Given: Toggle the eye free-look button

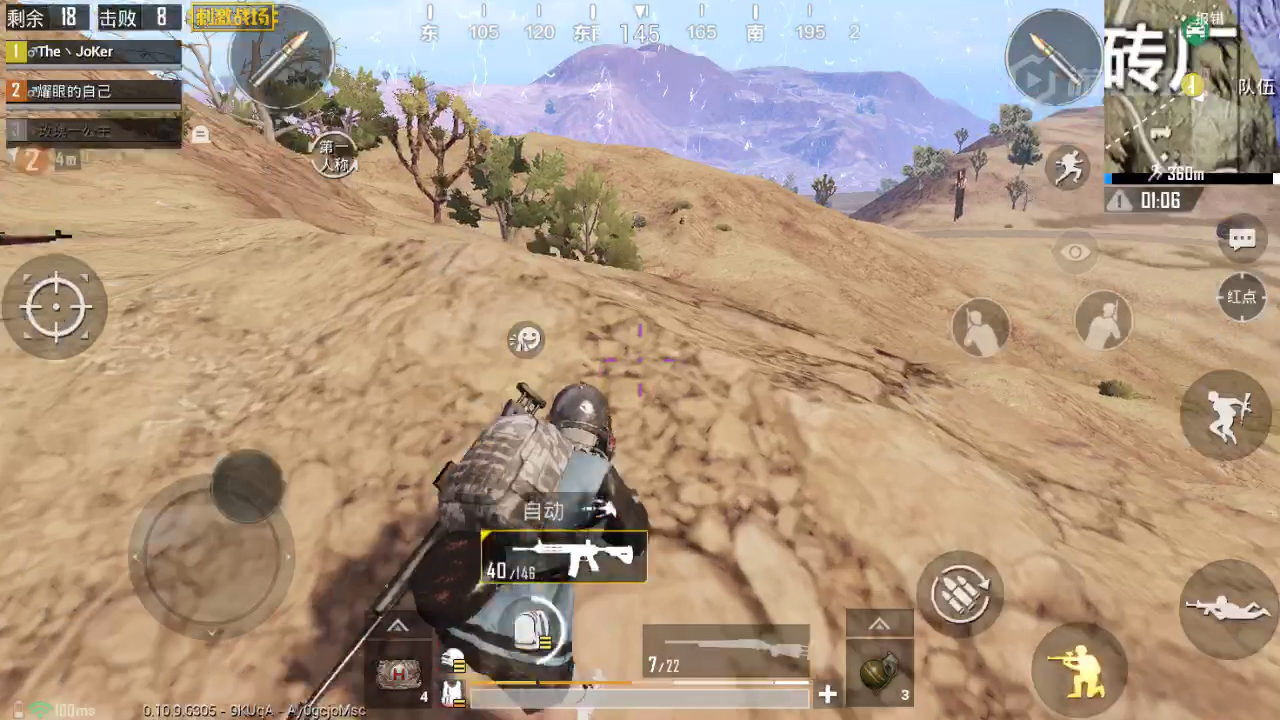Looking at the screenshot, I should 1076,252.
